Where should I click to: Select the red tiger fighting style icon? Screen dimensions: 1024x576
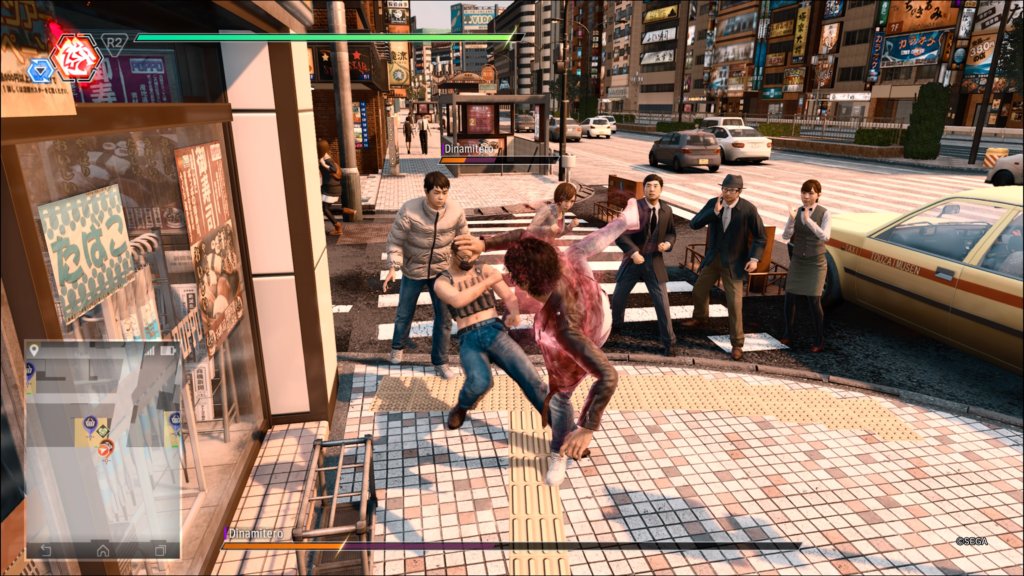(x=76, y=56)
